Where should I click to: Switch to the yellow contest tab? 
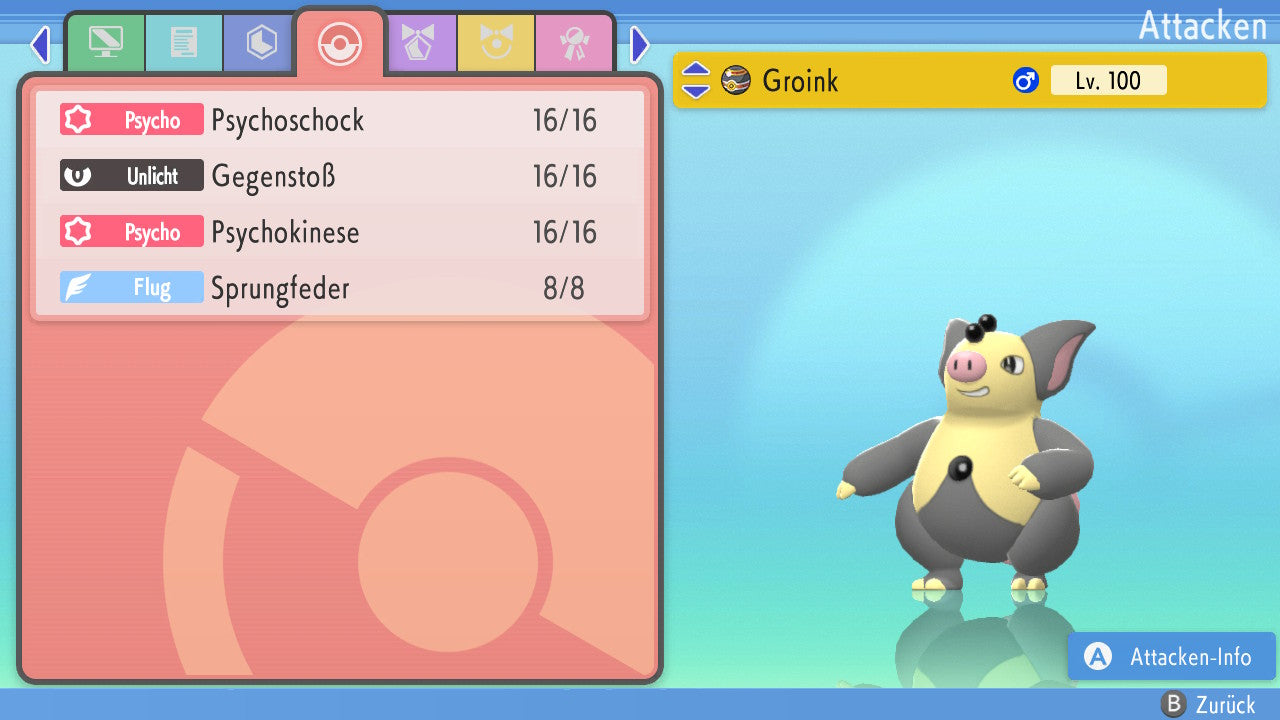point(496,43)
